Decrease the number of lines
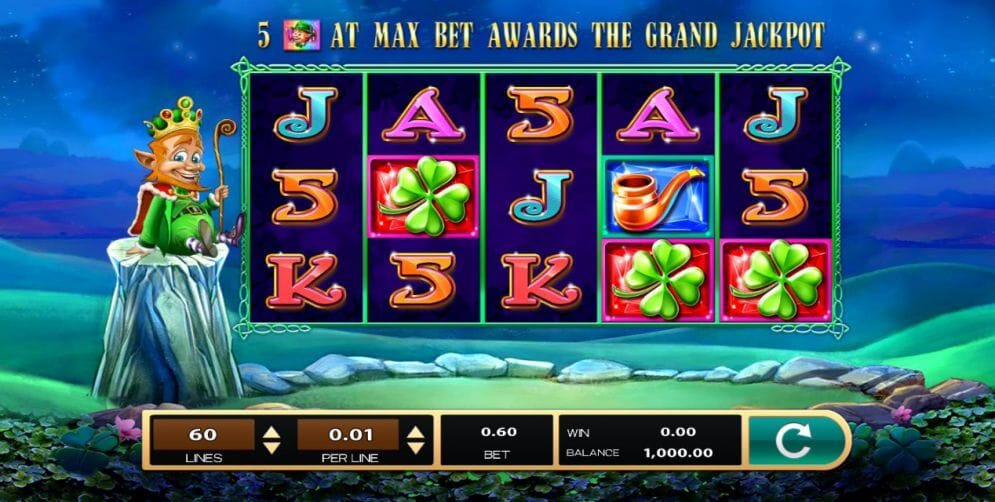The width and height of the screenshot is (995, 502). click(270, 447)
